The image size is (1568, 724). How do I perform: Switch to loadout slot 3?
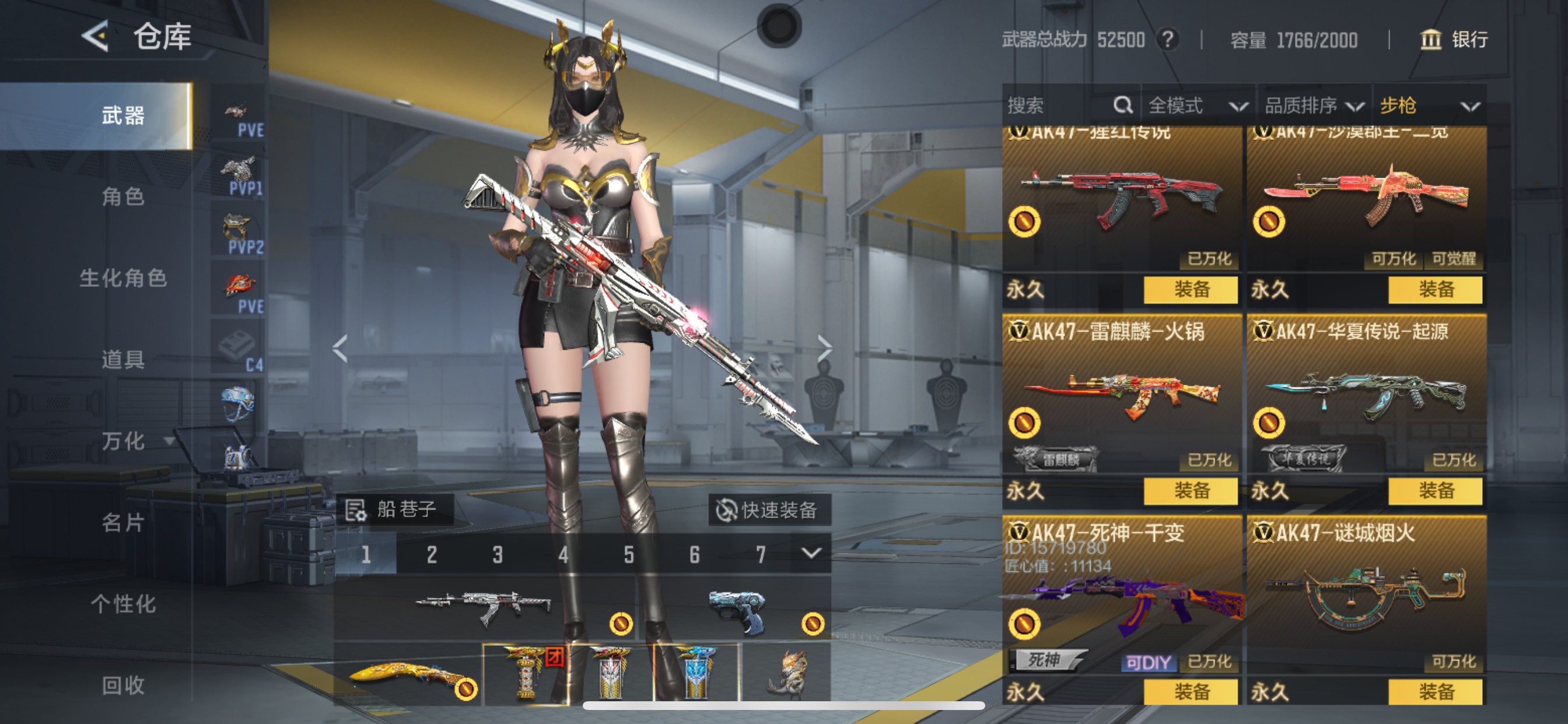coord(498,554)
